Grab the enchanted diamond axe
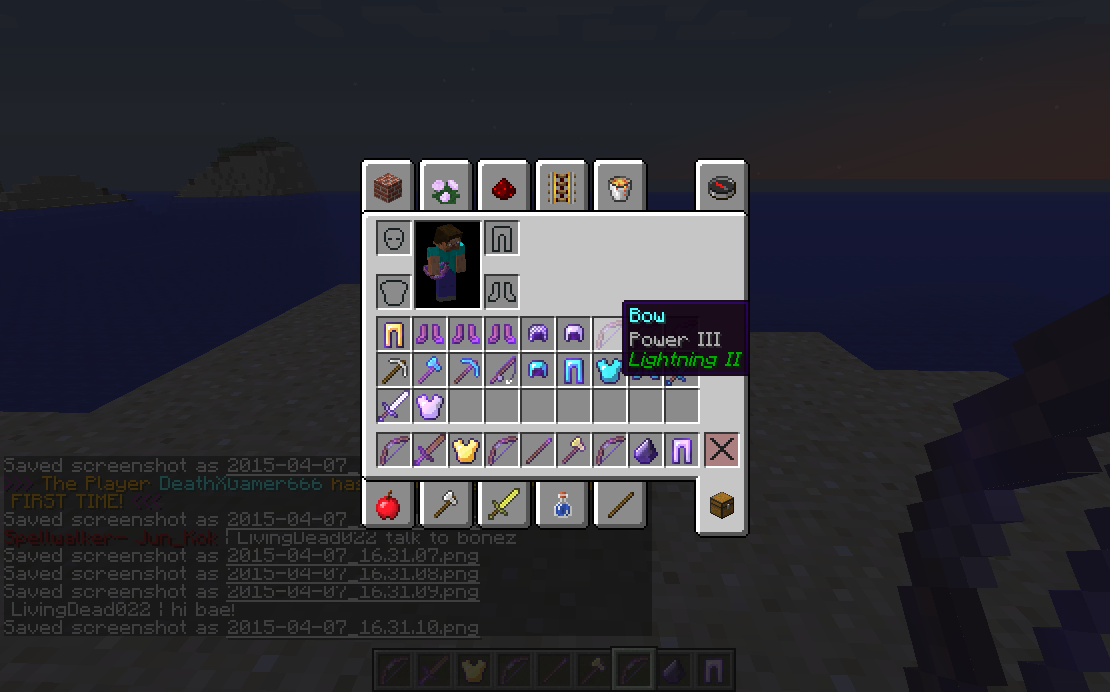The width and height of the screenshot is (1110, 692). (x=429, y=370)
